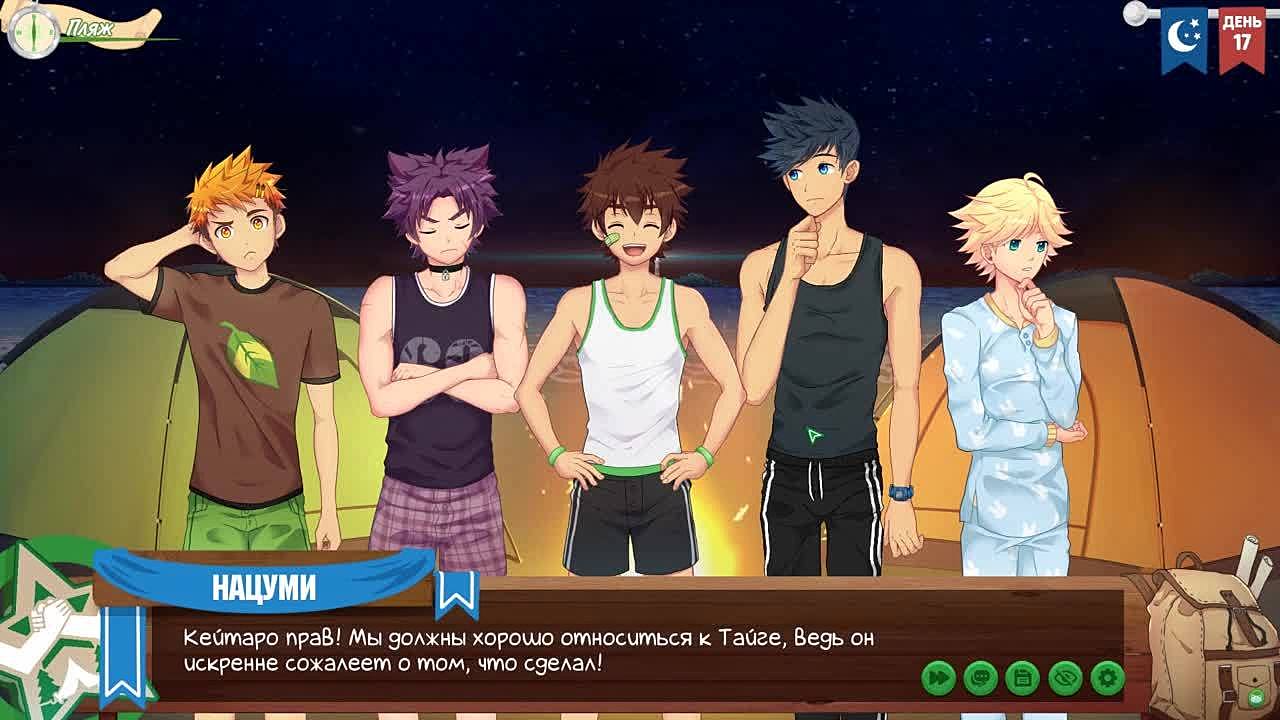Open settings via the gear icon

pos(1107,678)
